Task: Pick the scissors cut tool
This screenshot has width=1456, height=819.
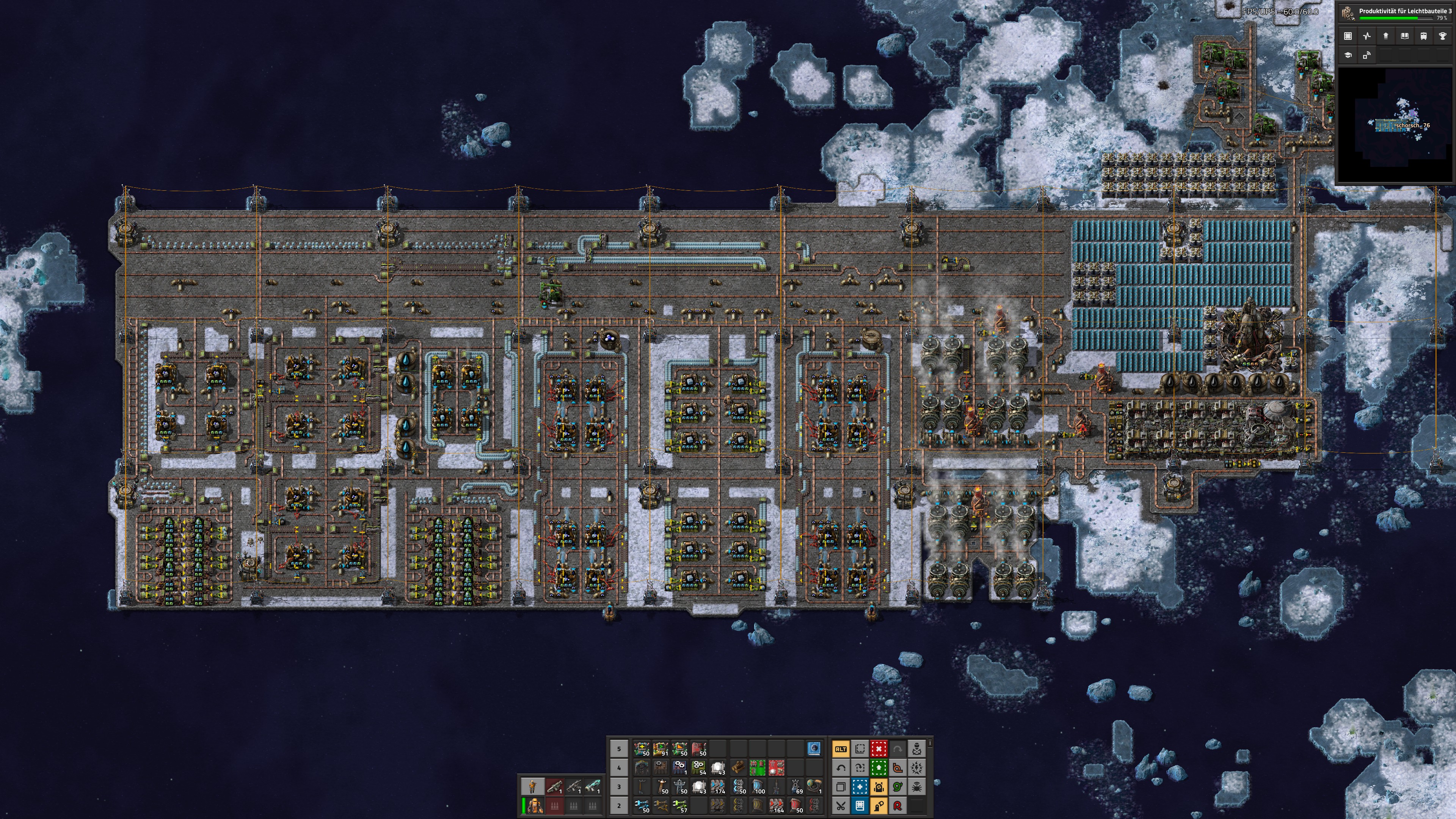Action: coord(841,805)
